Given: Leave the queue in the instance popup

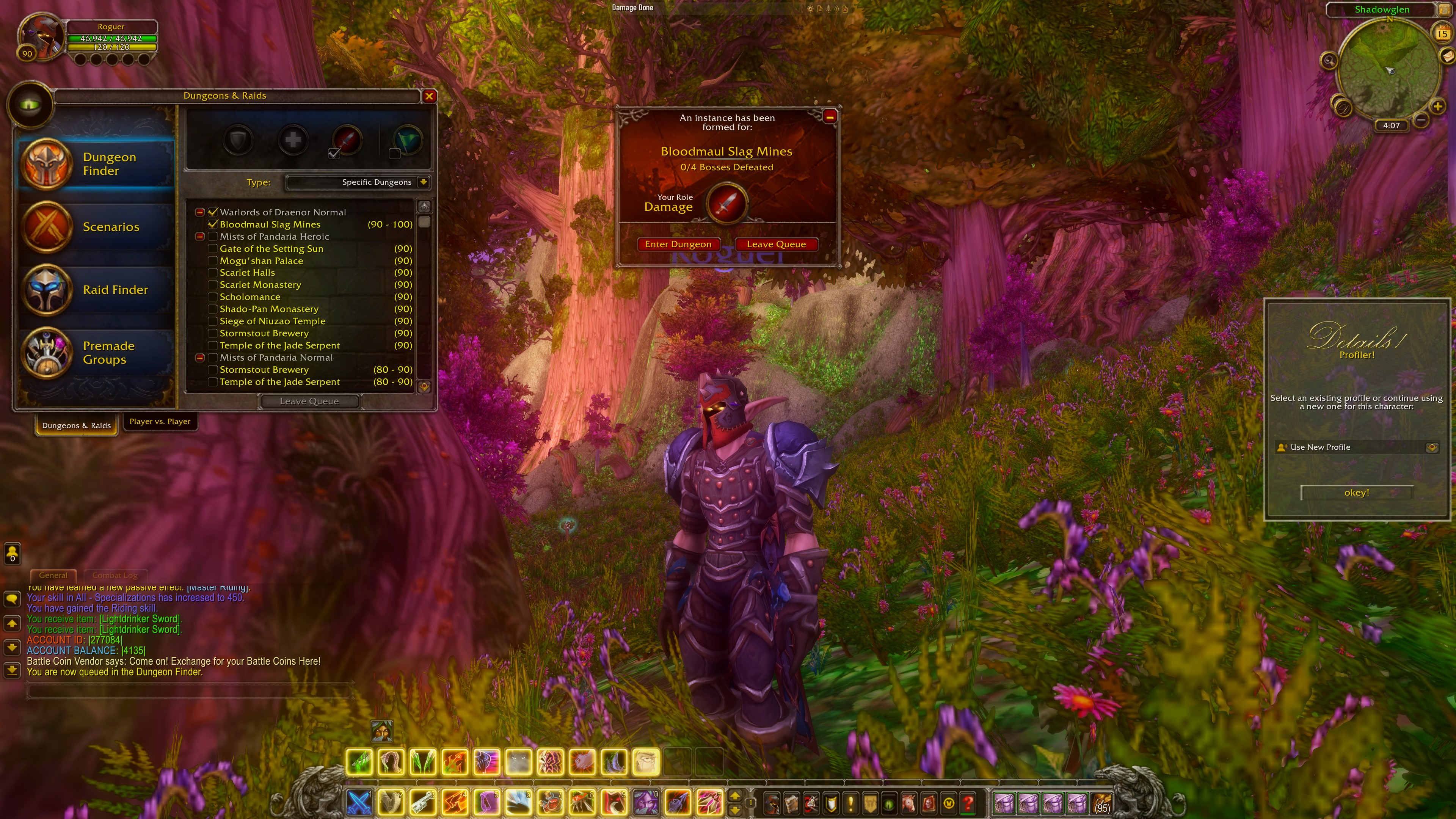Looking at the screenshot, I should point(776,244).
